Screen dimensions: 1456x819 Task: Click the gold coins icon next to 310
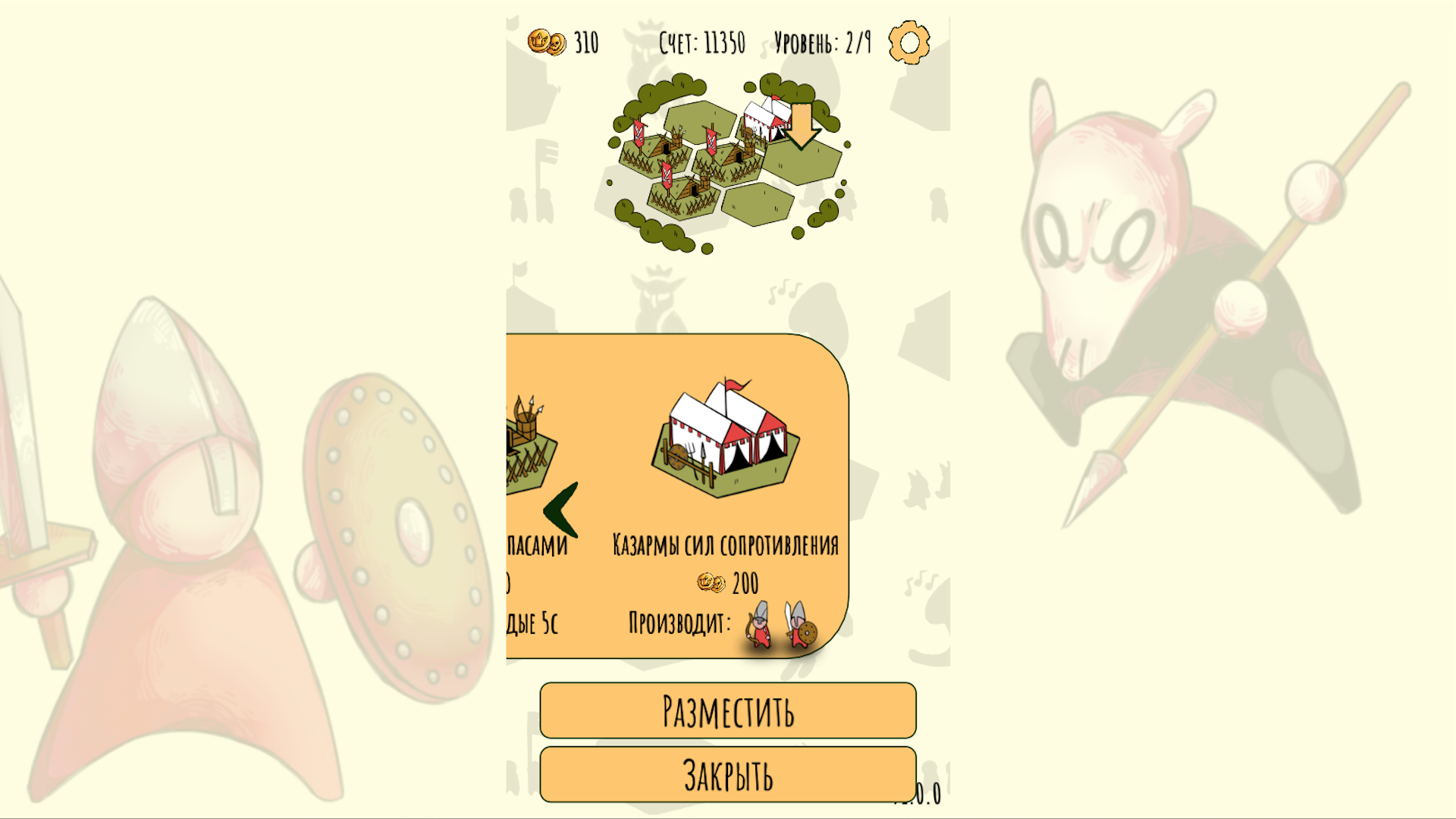546,43
